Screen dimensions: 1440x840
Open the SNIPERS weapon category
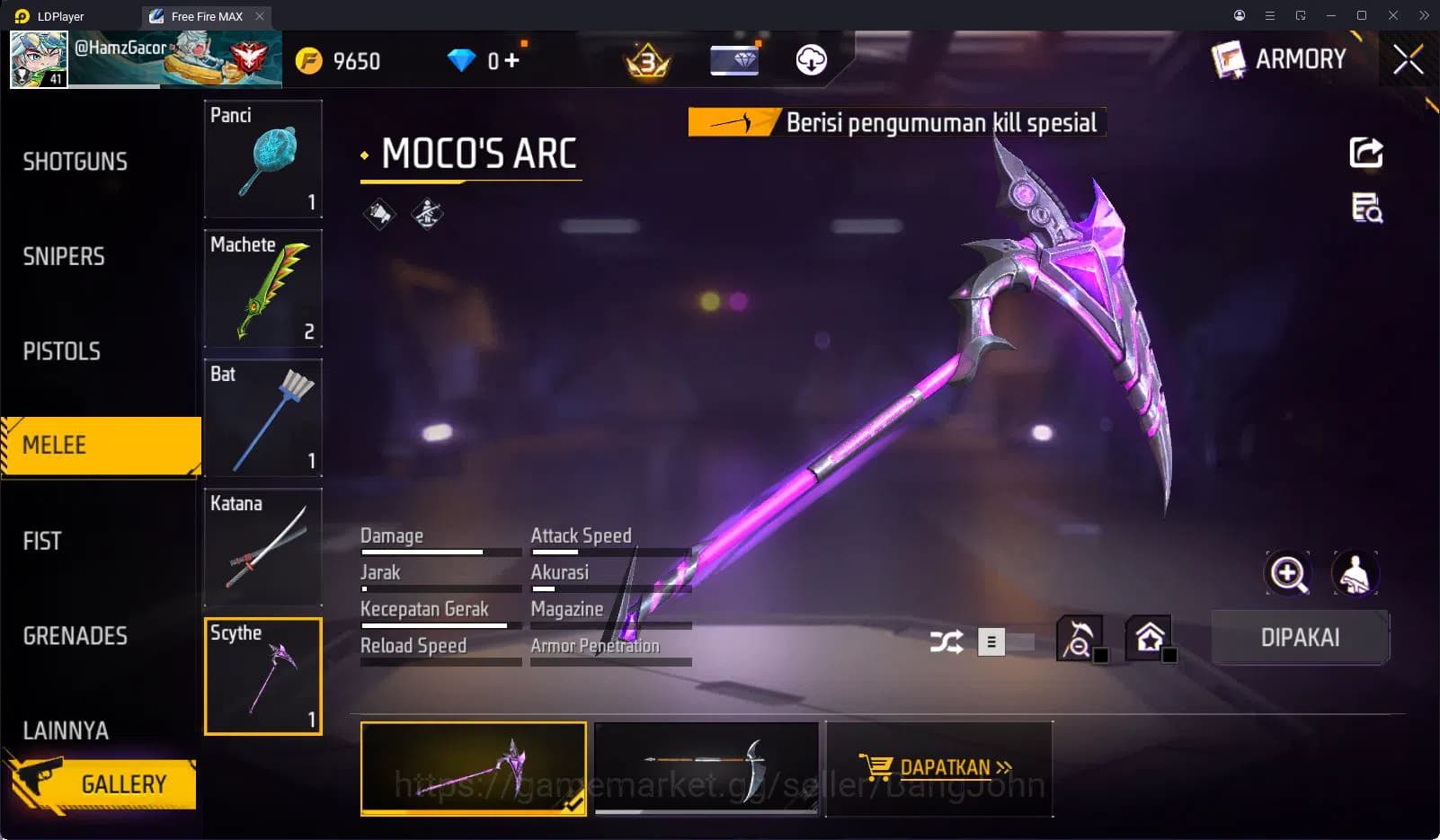(x=63, y=256)
